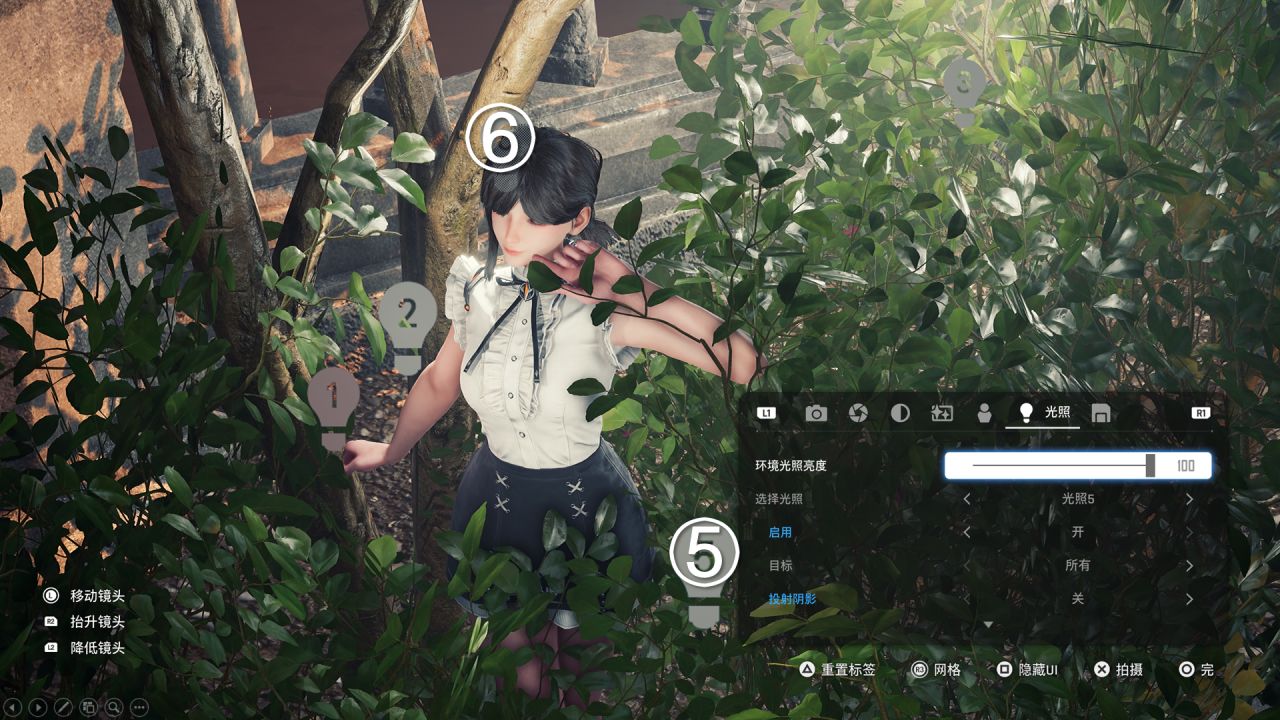Expand more options with the down triangle
The image size is (1280, 720).
point(988,625)
